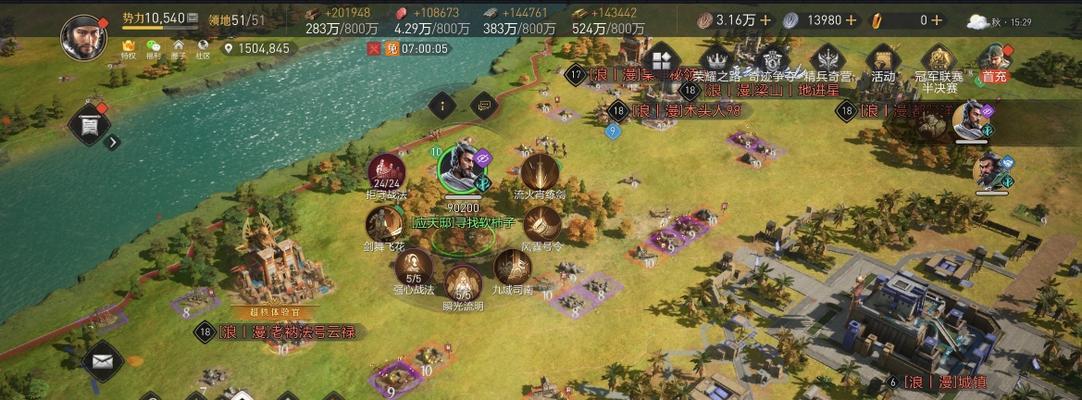Open the player avatar profile
Viewport: 1082px width, 400px height.
tap(84, 37)
